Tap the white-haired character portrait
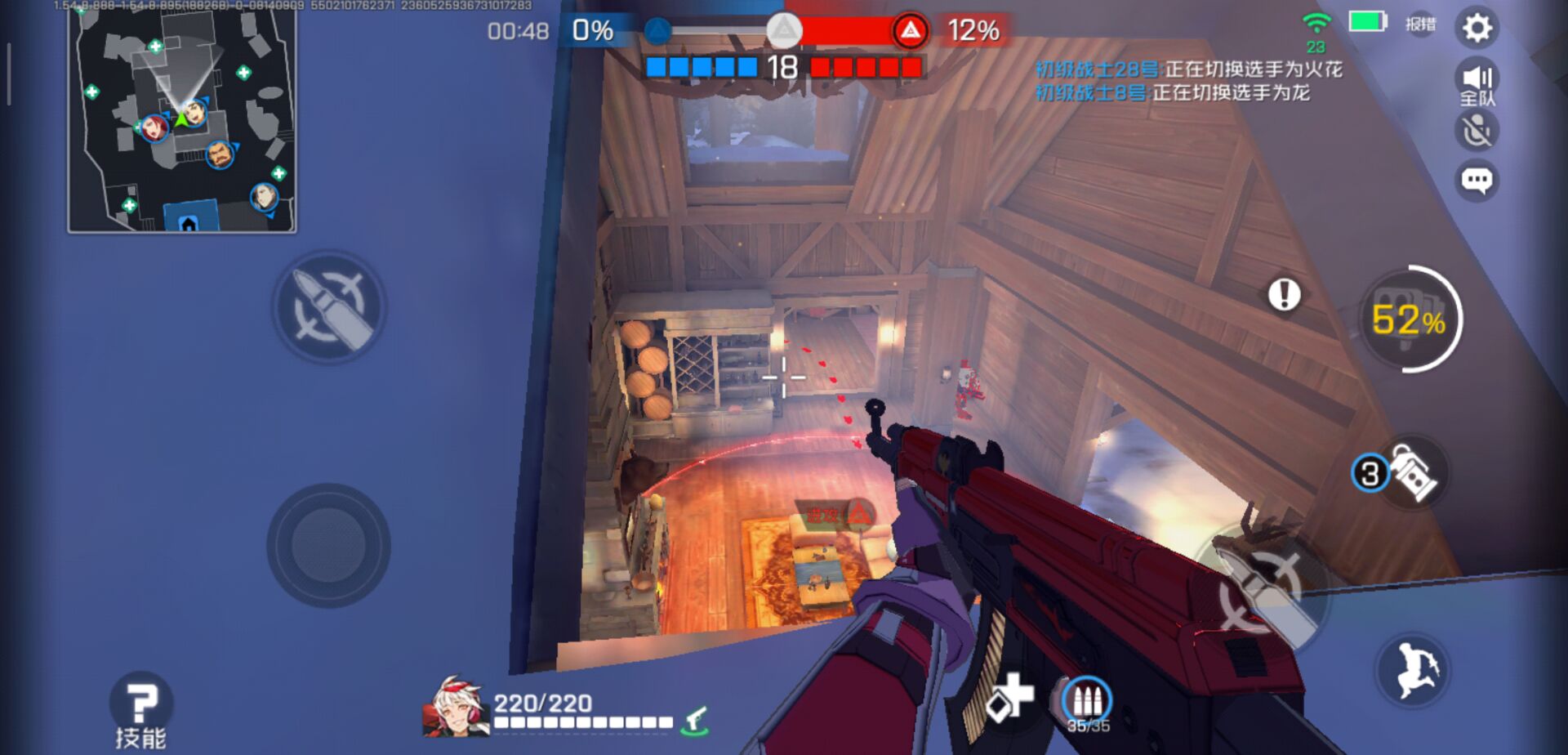1568x755 pixels. point(454,708)
